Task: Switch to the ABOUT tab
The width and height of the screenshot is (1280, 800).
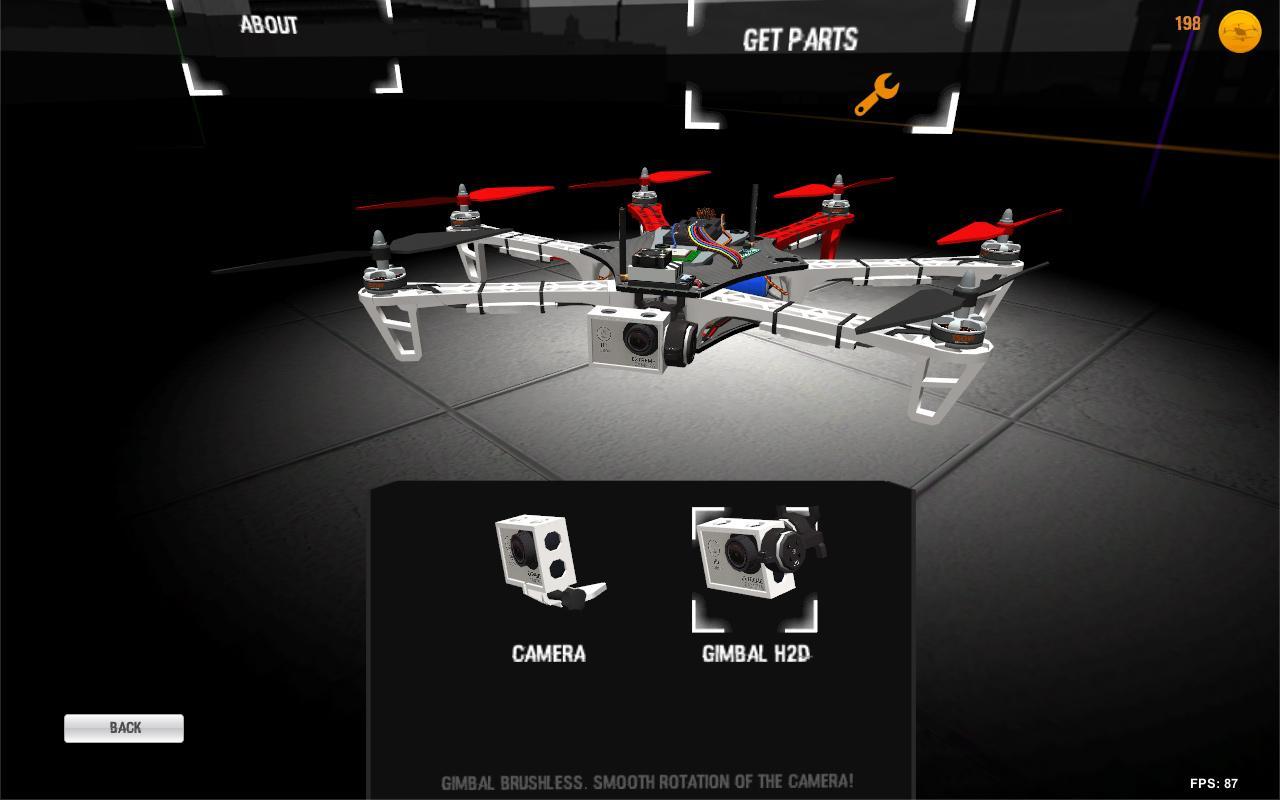Action: click(x=268, y=25)
